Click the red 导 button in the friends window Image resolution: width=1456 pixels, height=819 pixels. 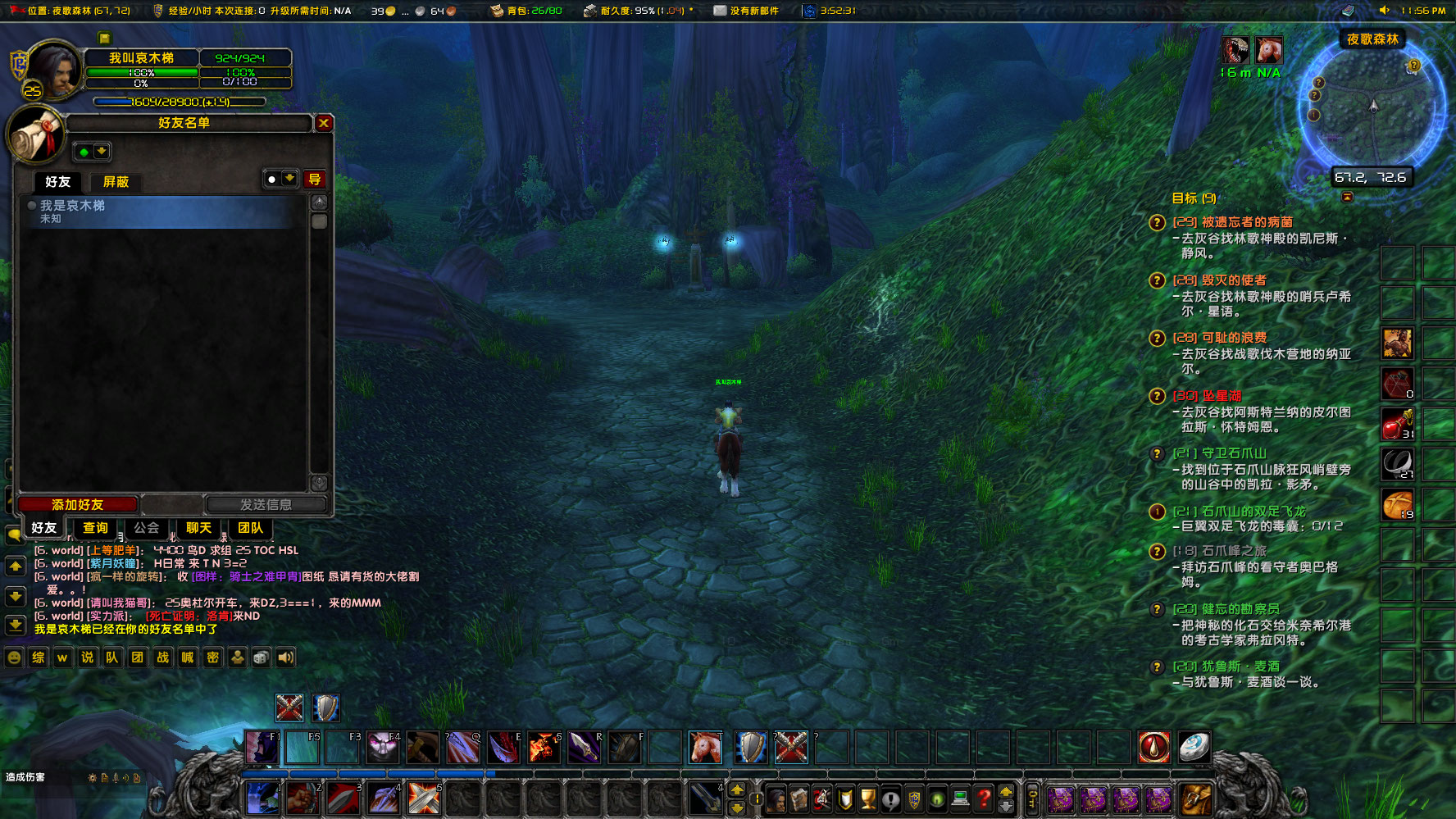tap(316, 179)
